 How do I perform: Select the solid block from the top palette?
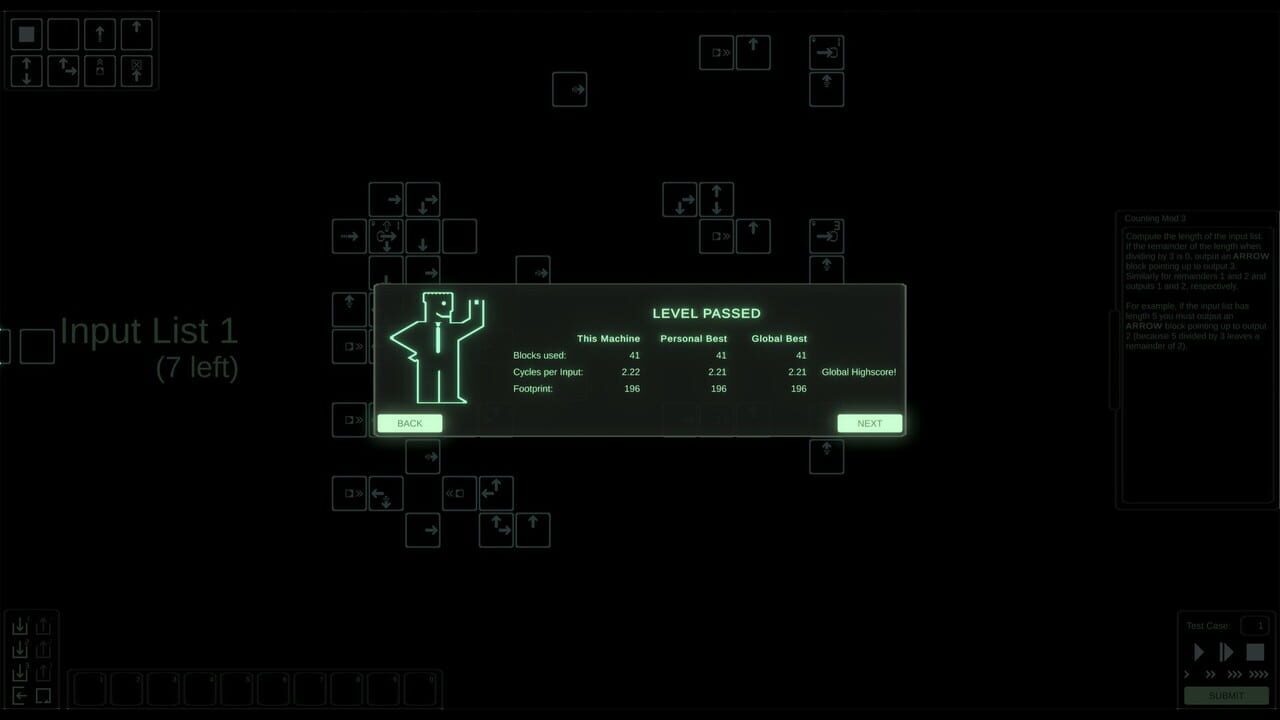[26, 34]
